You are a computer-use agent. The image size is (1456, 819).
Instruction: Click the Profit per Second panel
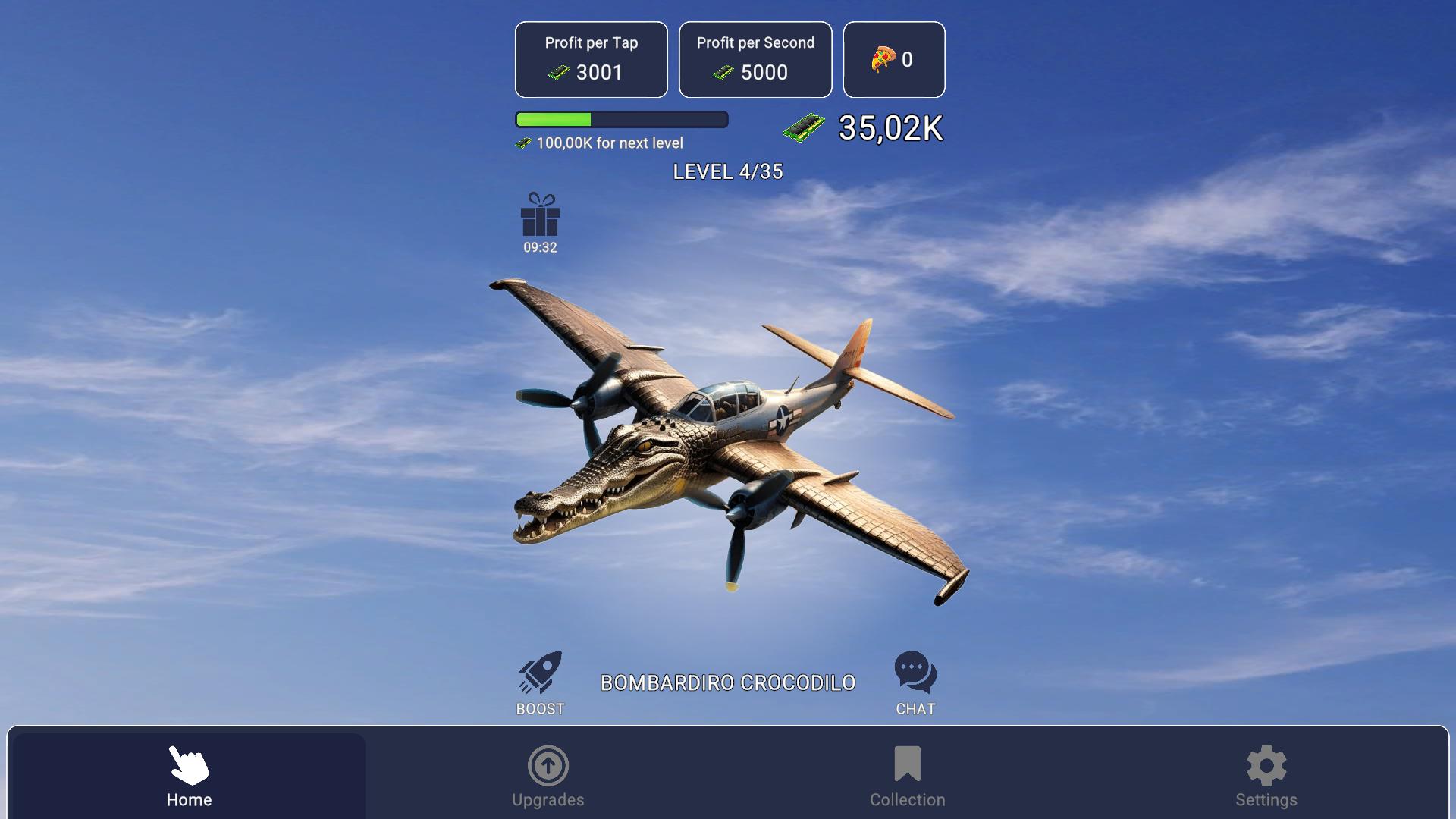coord(755,59)
